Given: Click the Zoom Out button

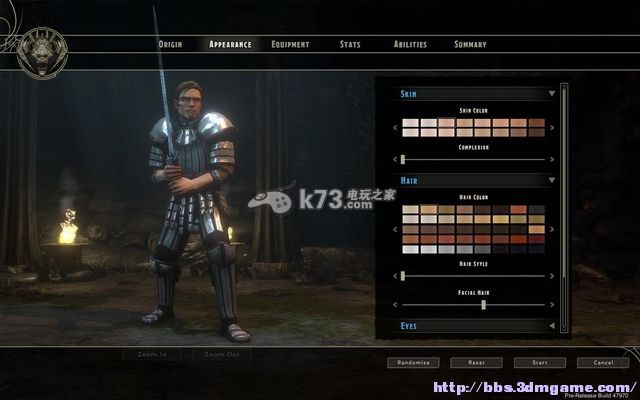Looking at the screenshot, I should pos(222,354).
